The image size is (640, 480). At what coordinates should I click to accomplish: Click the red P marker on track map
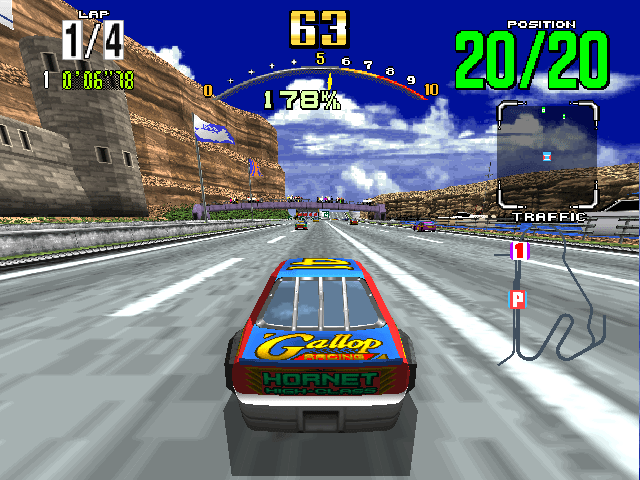[x=517, y=297]
